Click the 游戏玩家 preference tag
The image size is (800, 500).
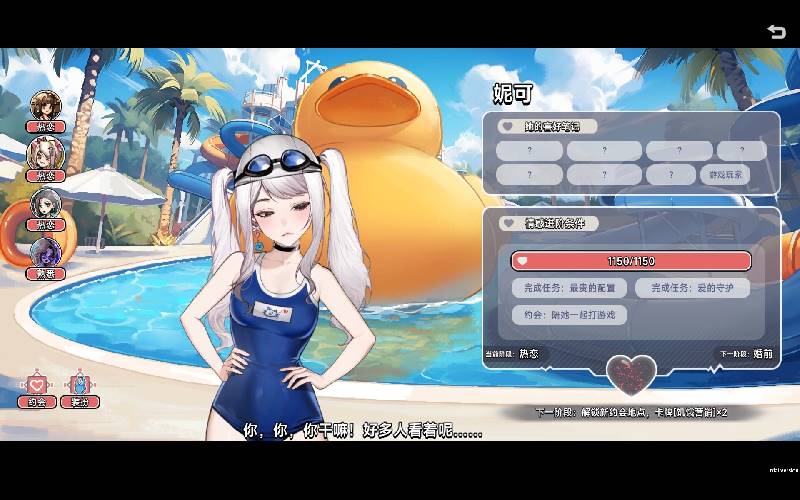pos(724,175)
